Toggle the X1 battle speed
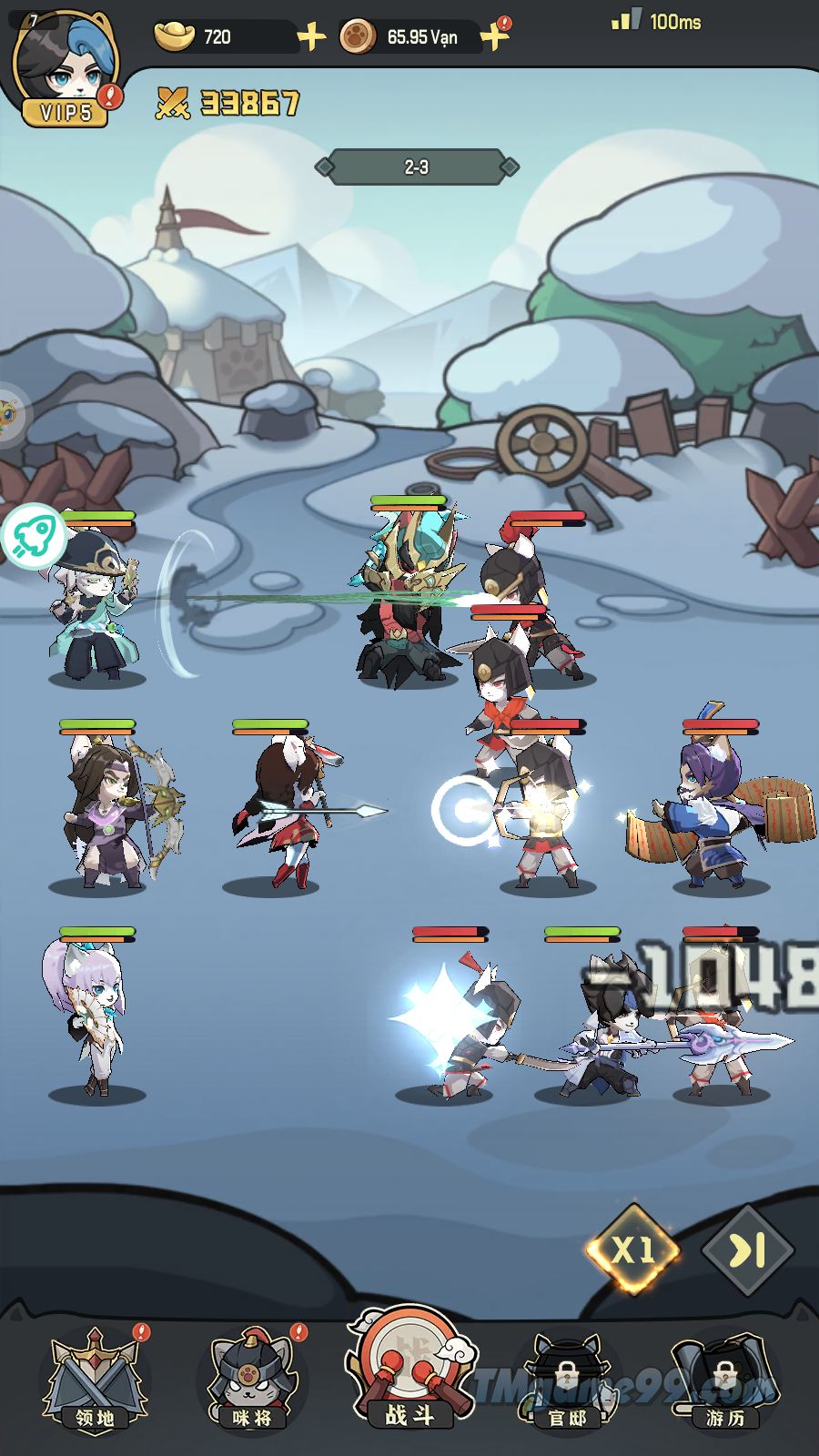 point(633,1250)
